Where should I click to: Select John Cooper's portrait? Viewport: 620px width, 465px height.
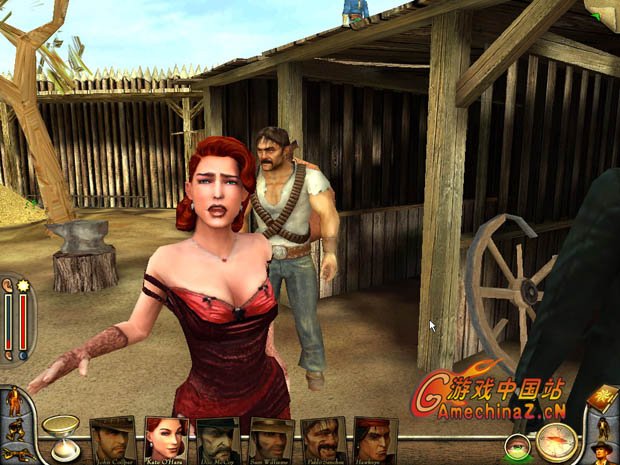(x=113, y=438)
